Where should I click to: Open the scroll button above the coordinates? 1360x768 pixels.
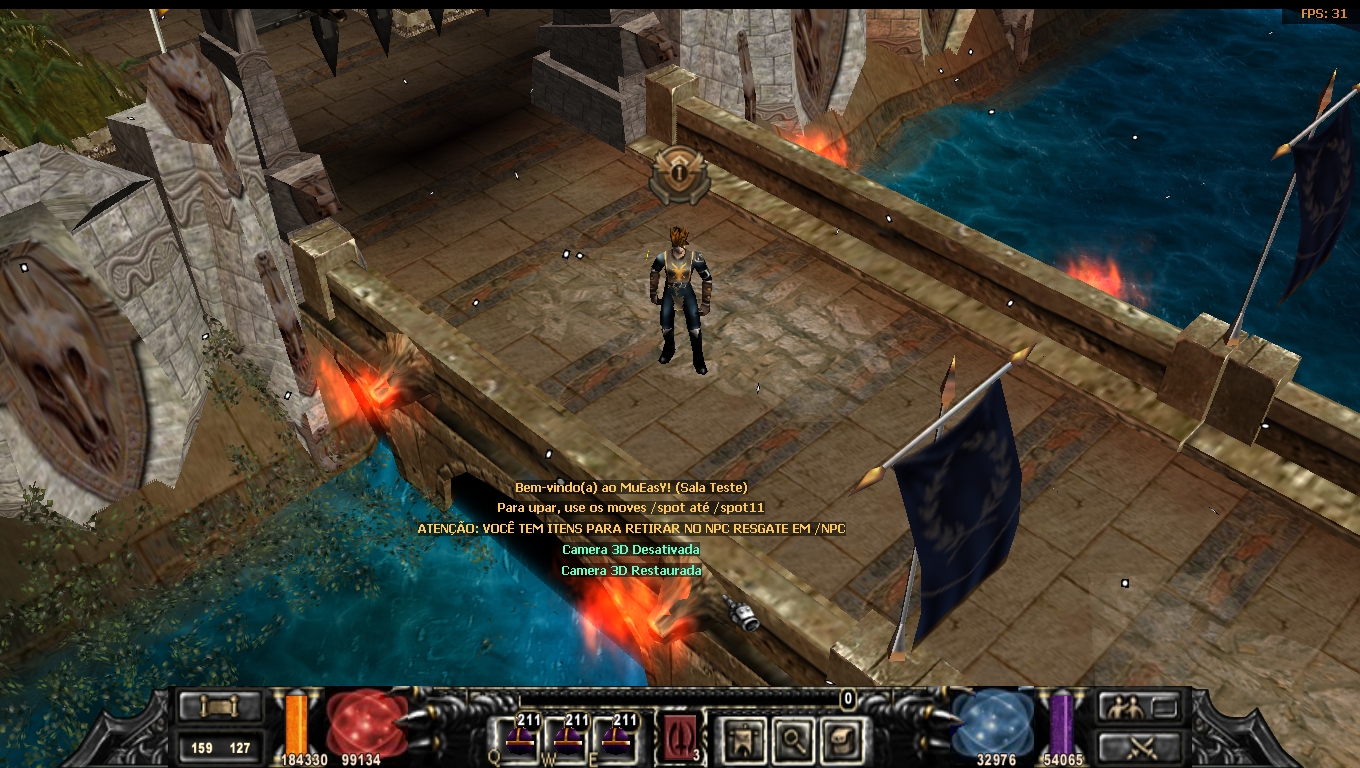(x=221, y=707)
